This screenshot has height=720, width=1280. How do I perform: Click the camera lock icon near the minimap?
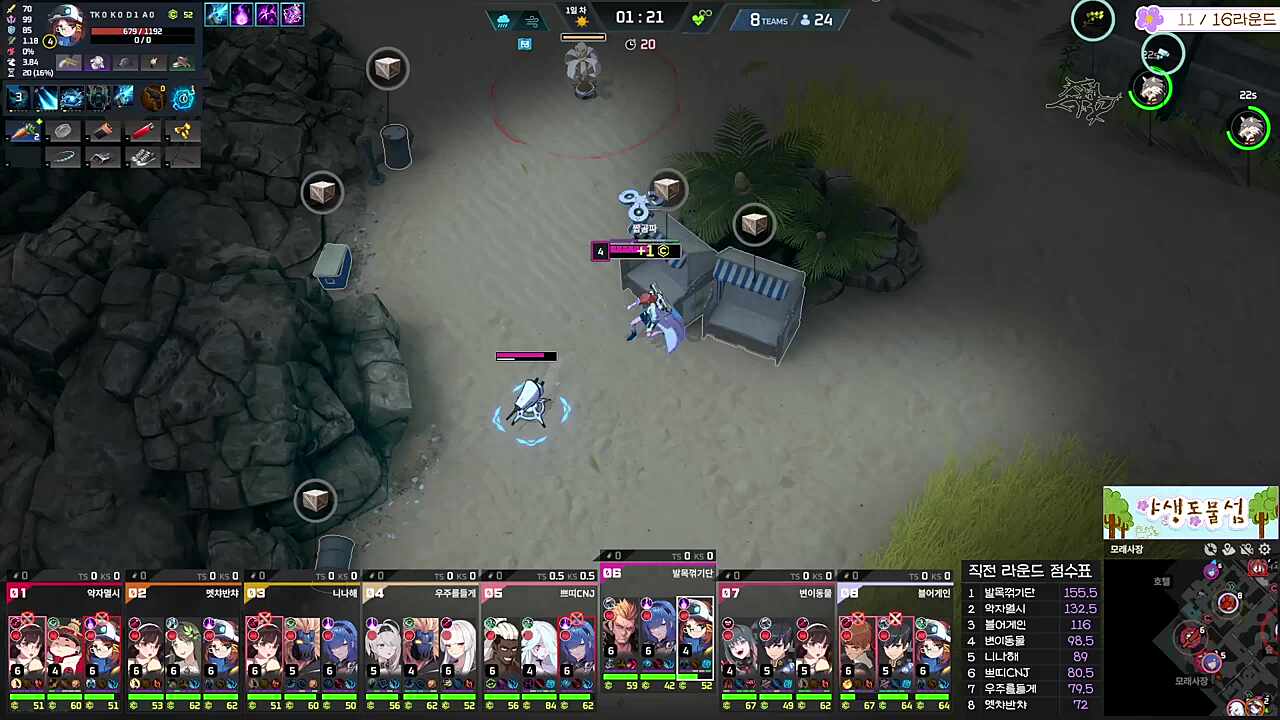1210,549
